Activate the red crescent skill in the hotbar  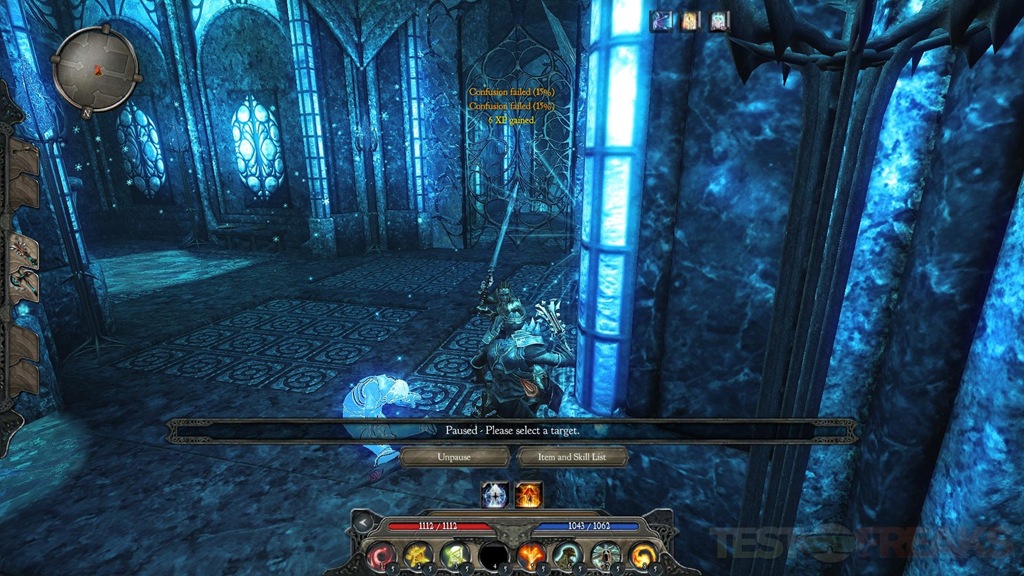click(x=381, y=555)
